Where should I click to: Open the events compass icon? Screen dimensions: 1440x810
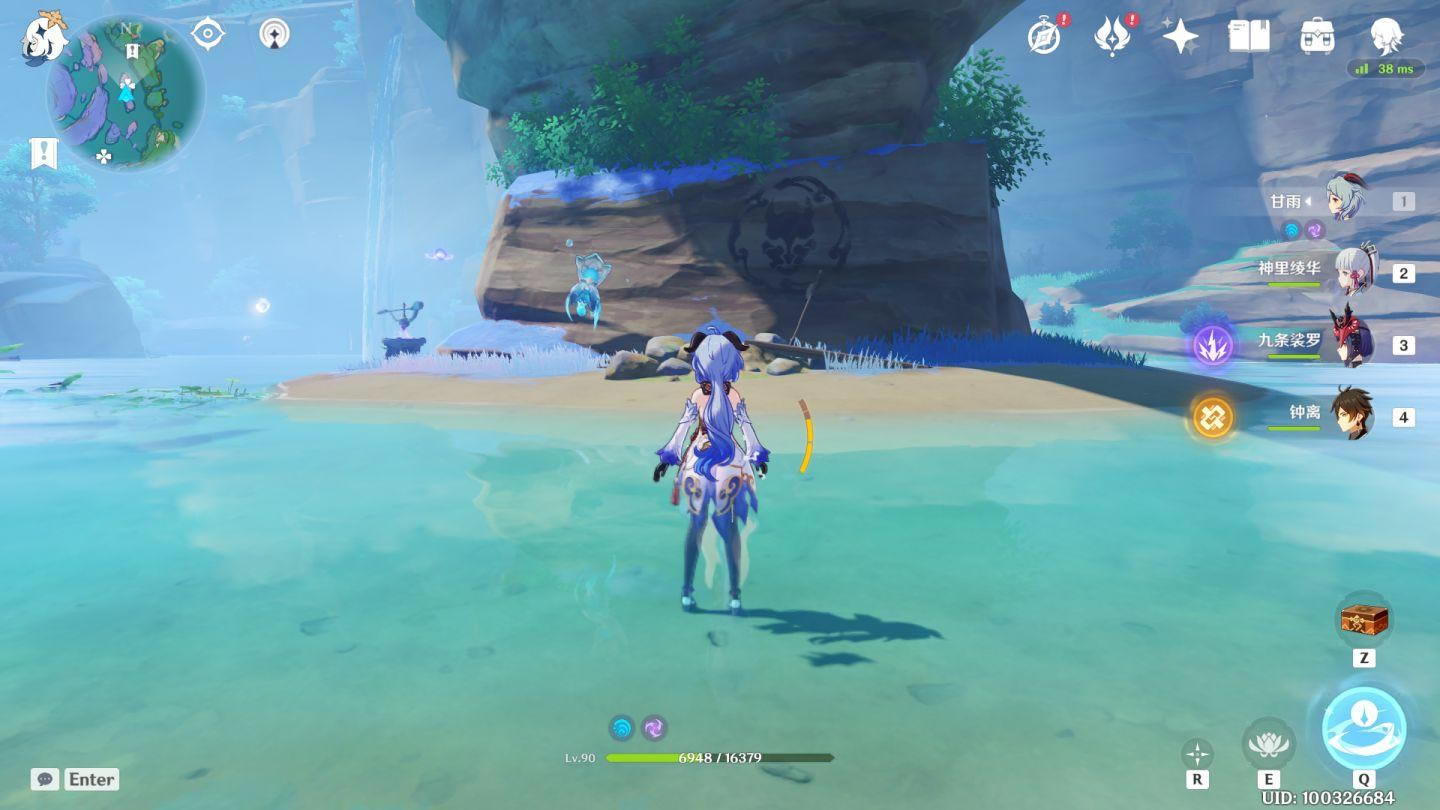pyautogui.click(x=1044, y=37)
